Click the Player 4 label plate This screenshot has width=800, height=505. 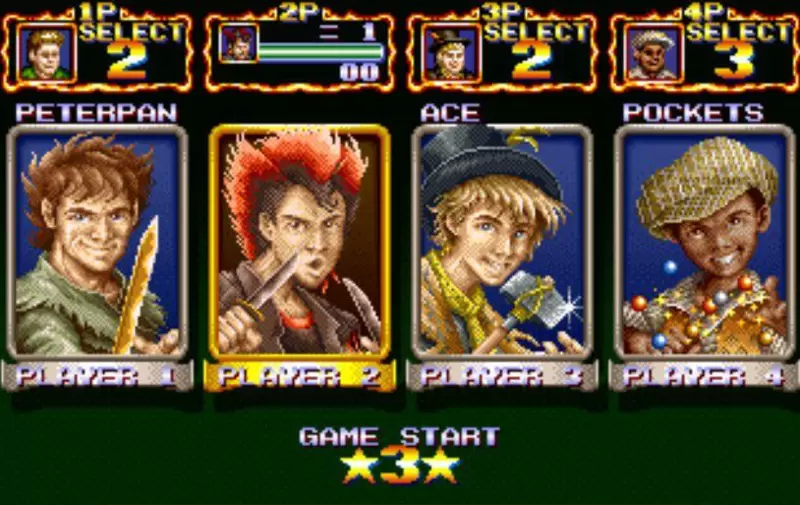point(704,376)
